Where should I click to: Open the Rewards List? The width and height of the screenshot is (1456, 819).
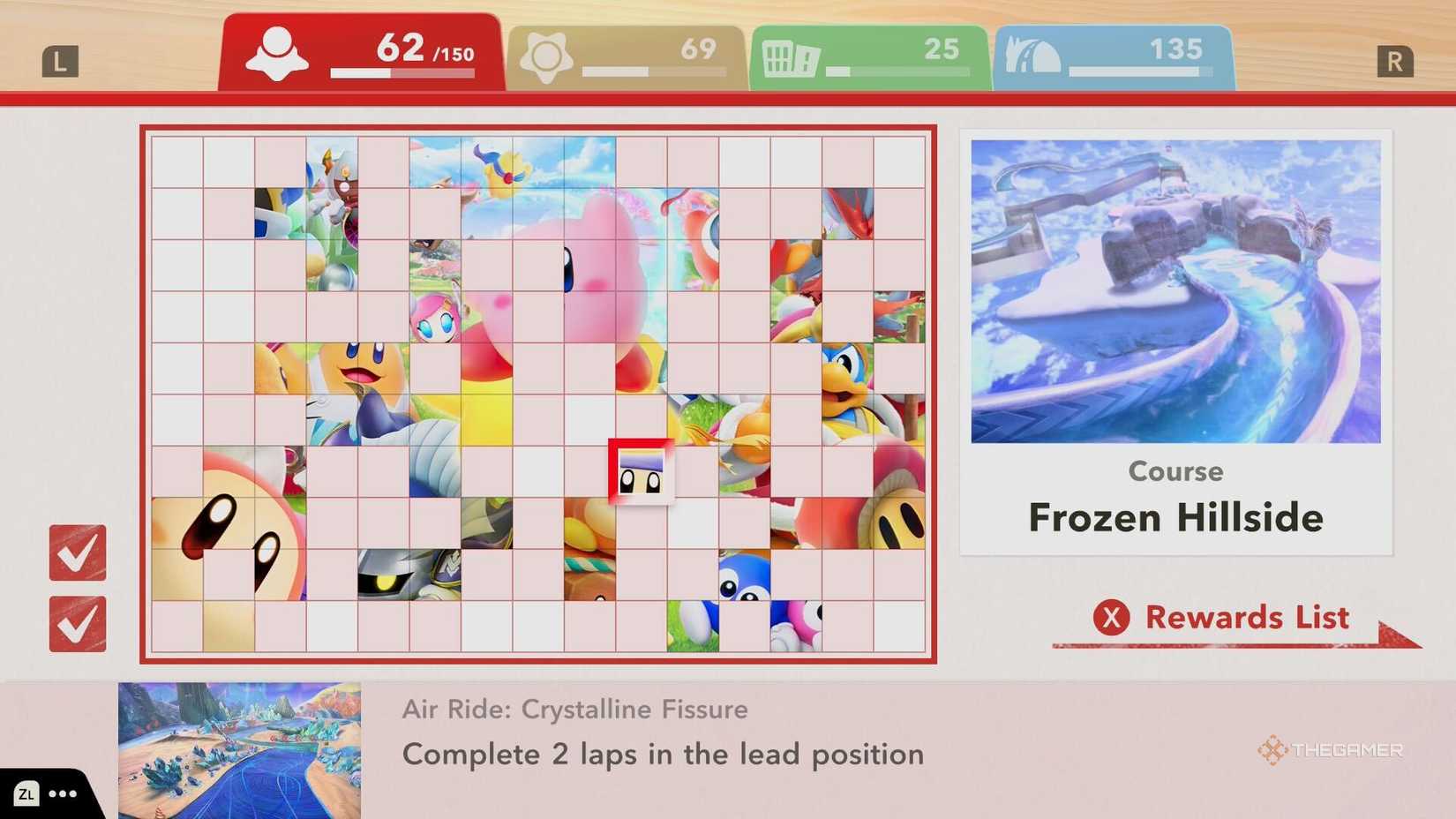pos(1247,618)
